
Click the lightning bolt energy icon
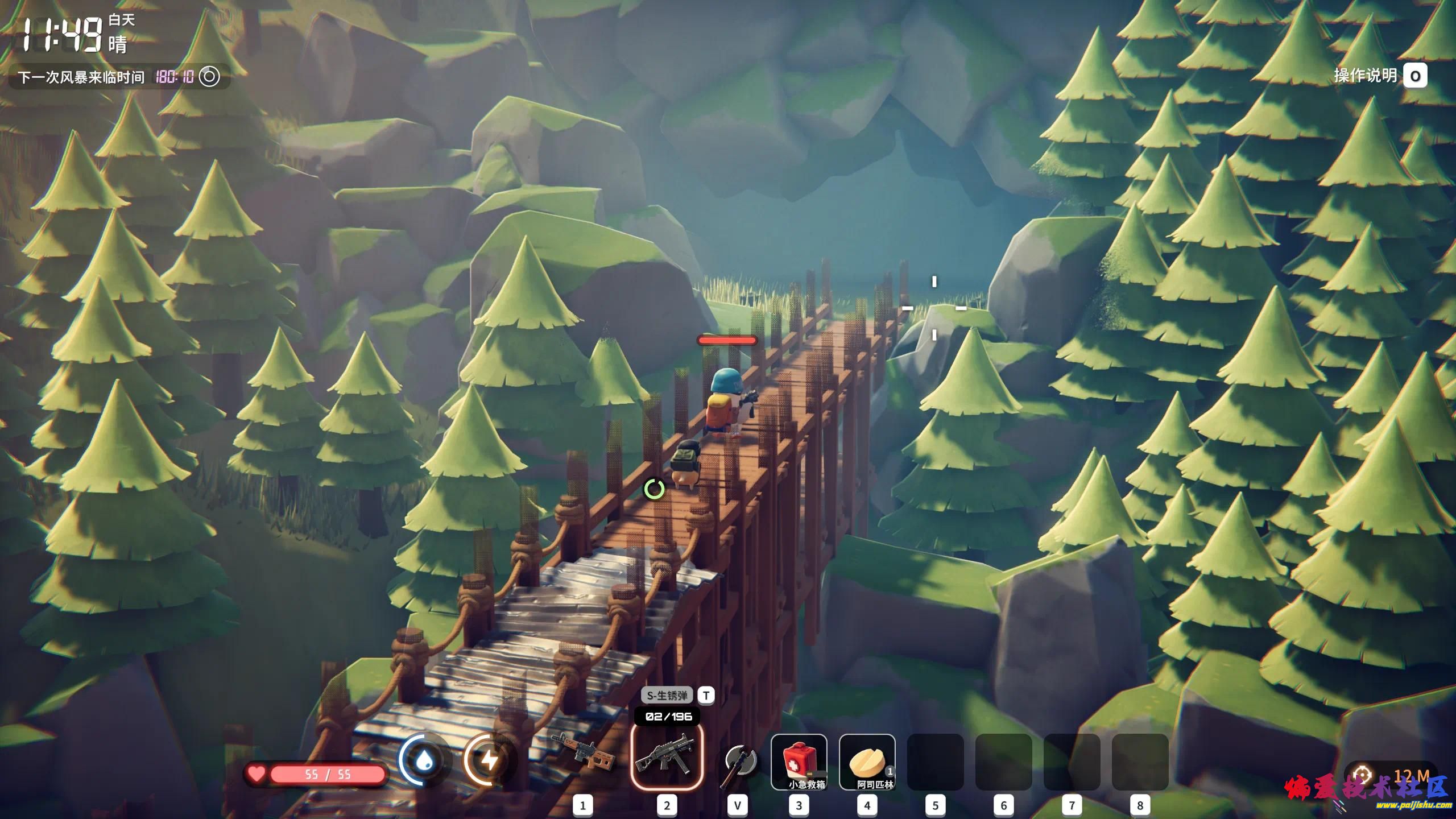(x=489, y=760)
